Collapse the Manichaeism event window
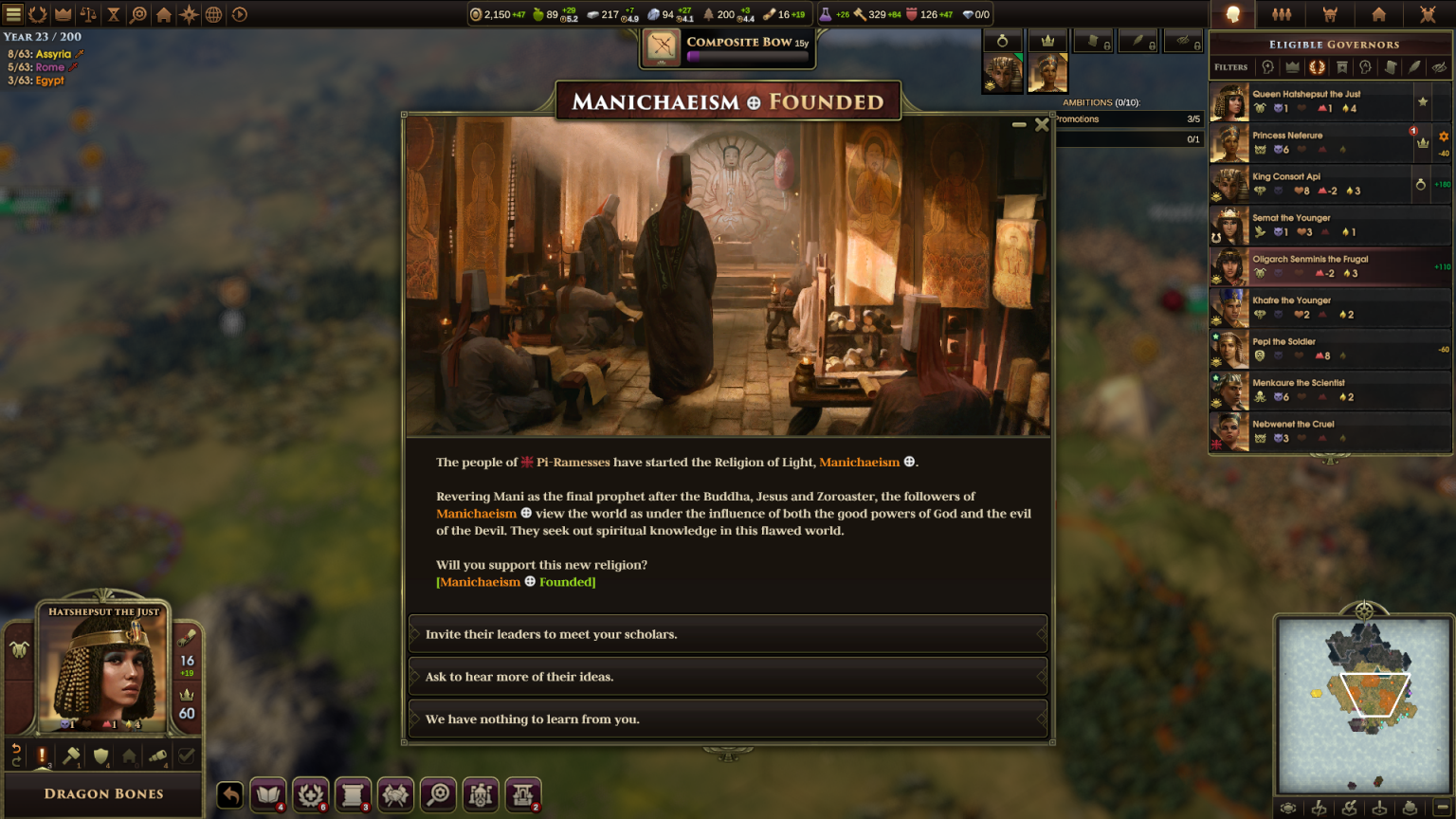 point(1021,124)
